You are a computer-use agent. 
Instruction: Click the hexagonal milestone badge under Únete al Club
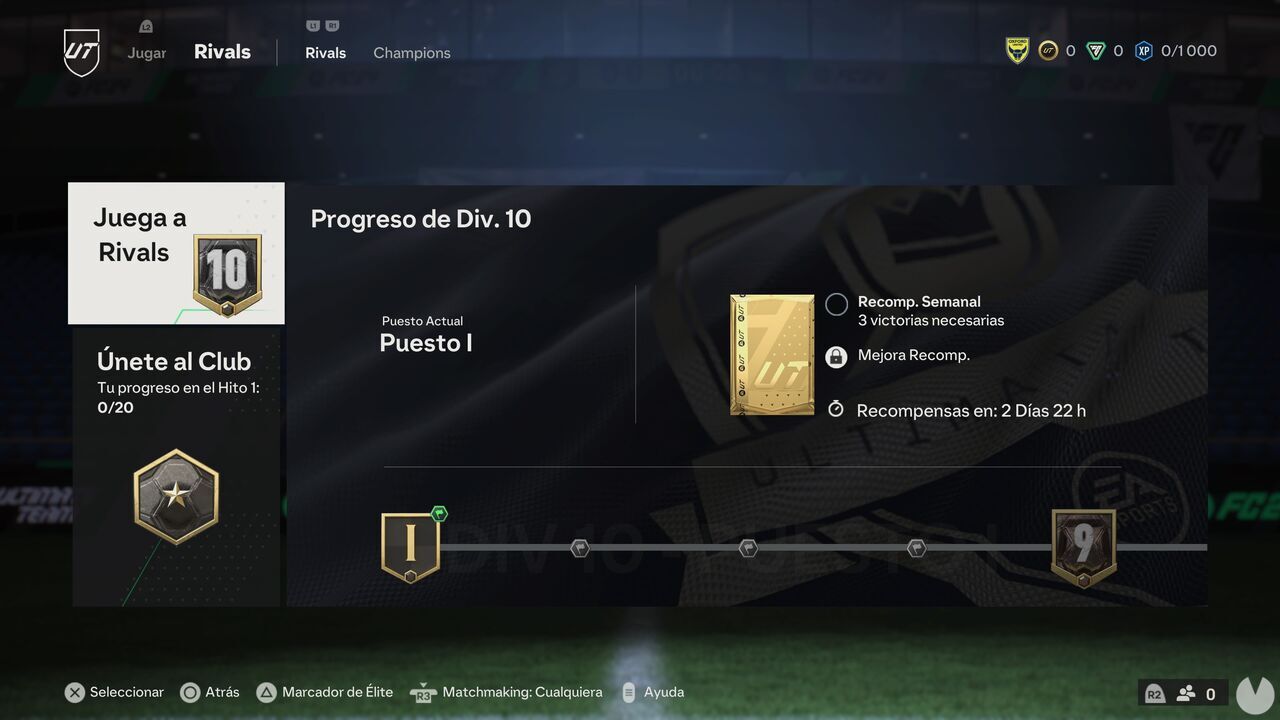(x=176, y=495)
